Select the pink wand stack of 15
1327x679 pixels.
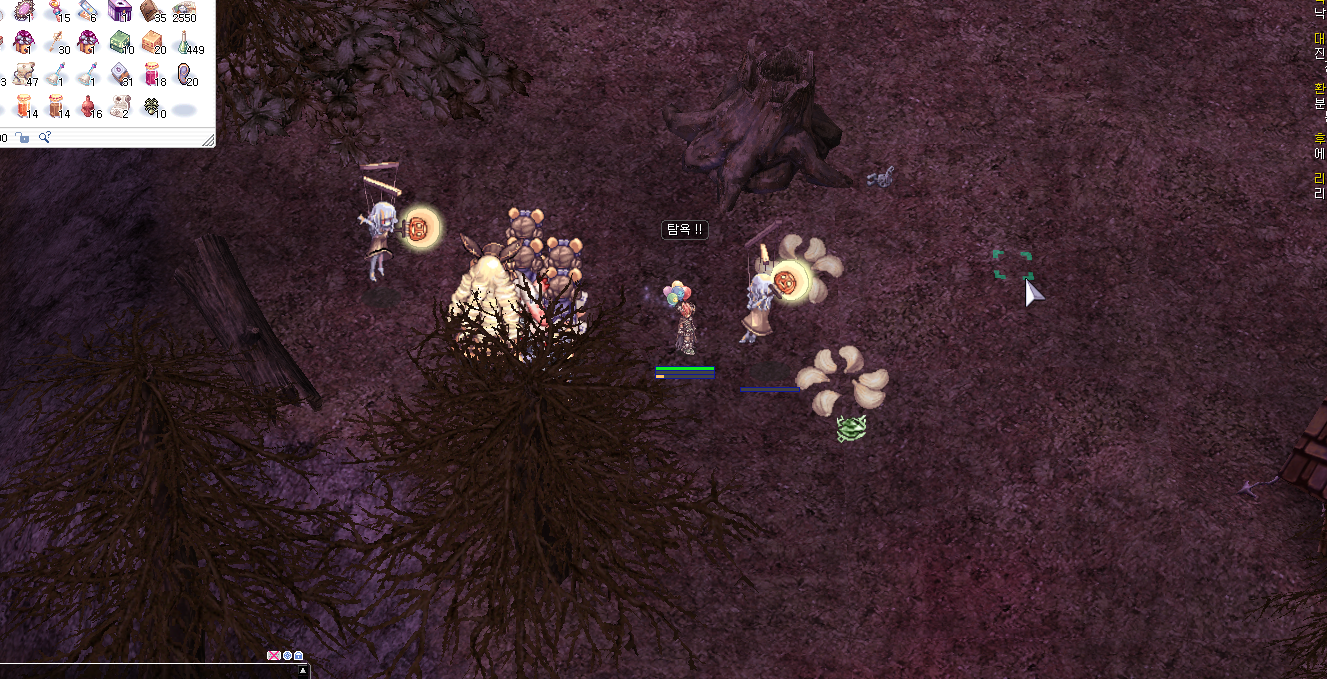coord(56,11)
